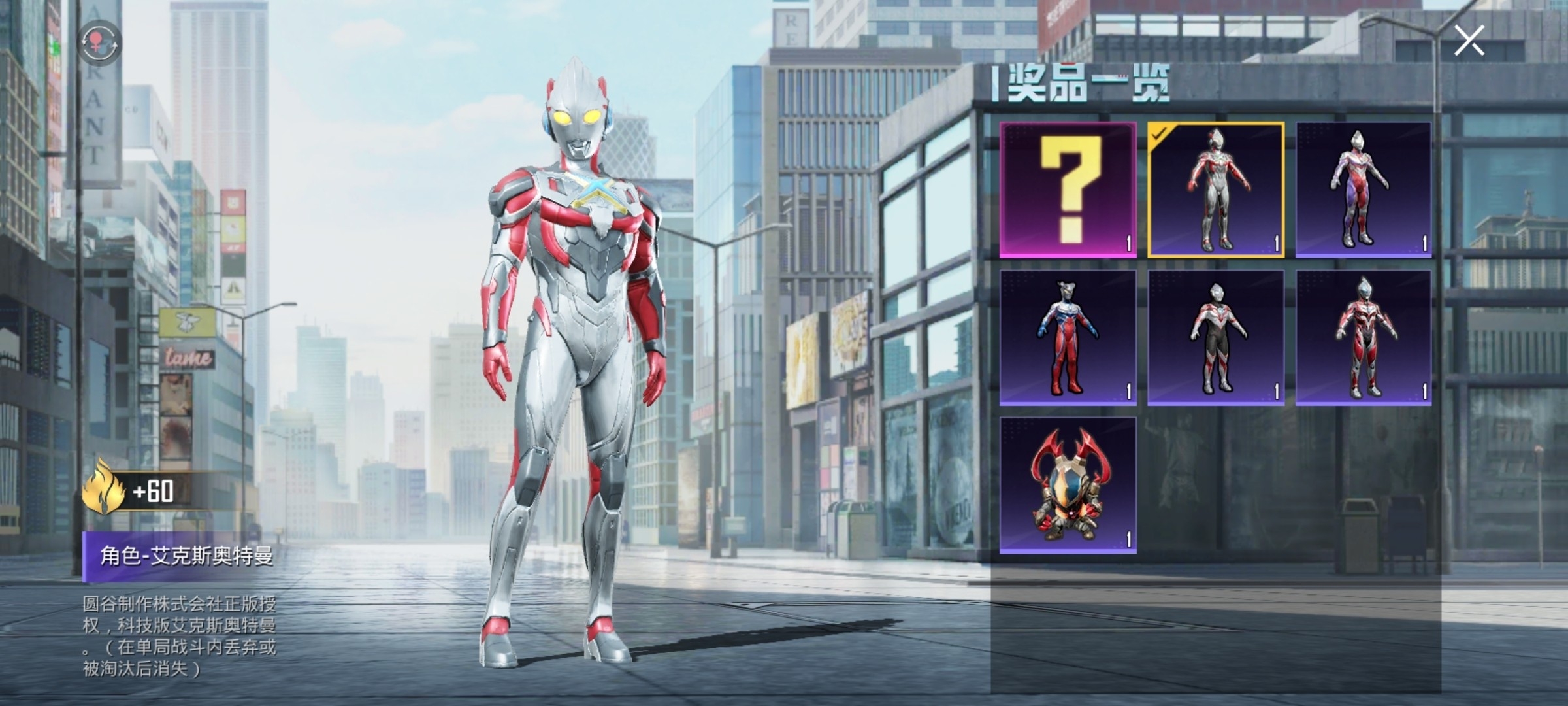
Task: Toggle the character gender switch icon
Action: point(100,43)
